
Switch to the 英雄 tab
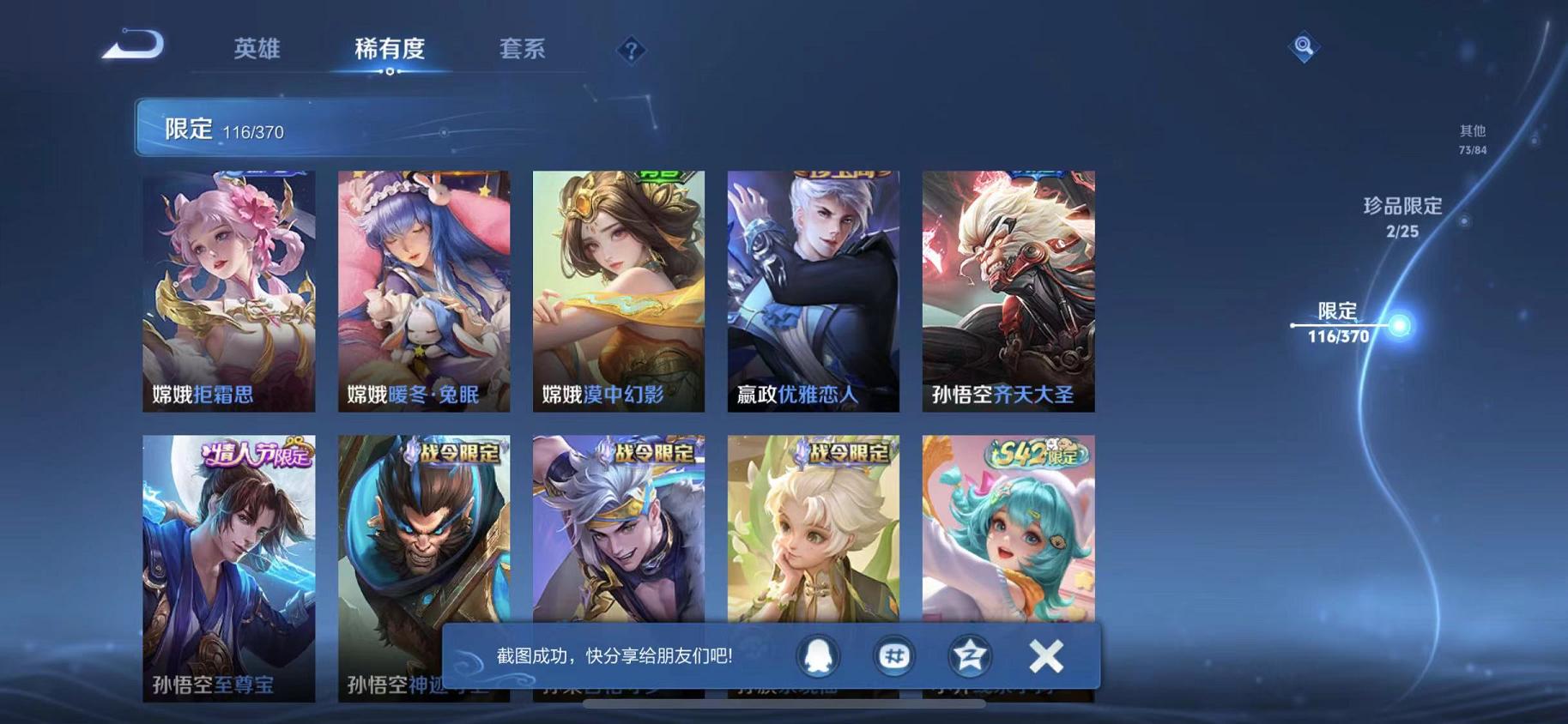(x=258, y=49)
